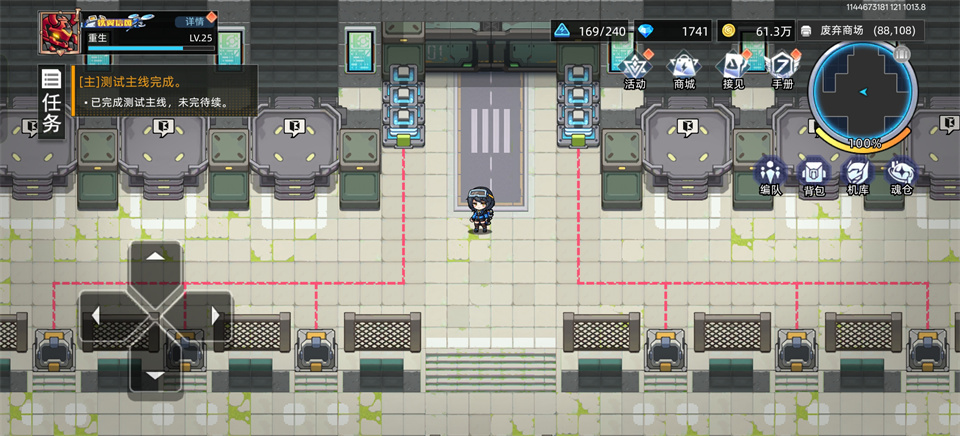Tap the red mech player avatar
This screenshot has width=960, height=436.
point(60,32)
